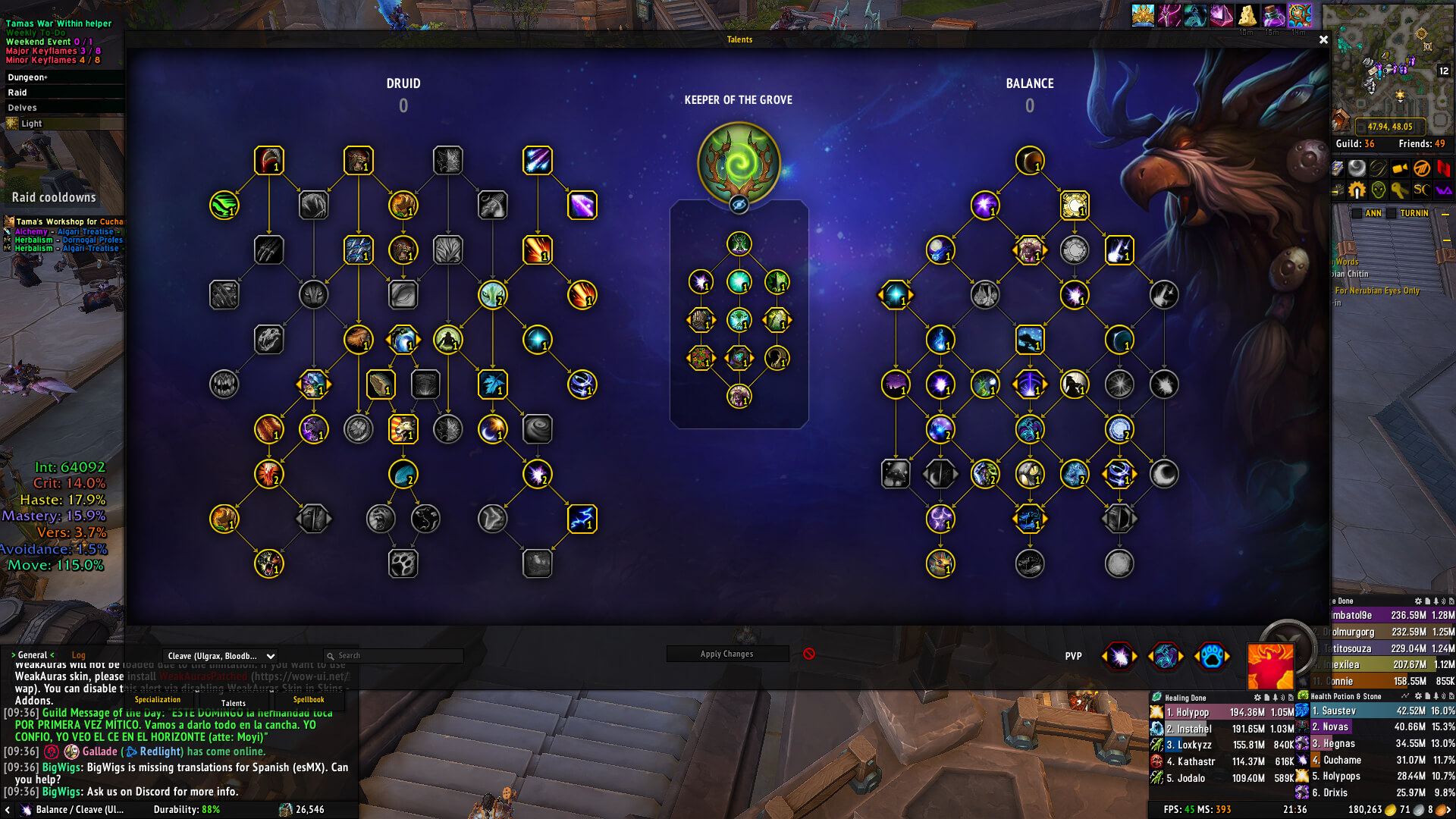Close the Talents window
Screen dimensions: 1456x819
[1323, 39]
